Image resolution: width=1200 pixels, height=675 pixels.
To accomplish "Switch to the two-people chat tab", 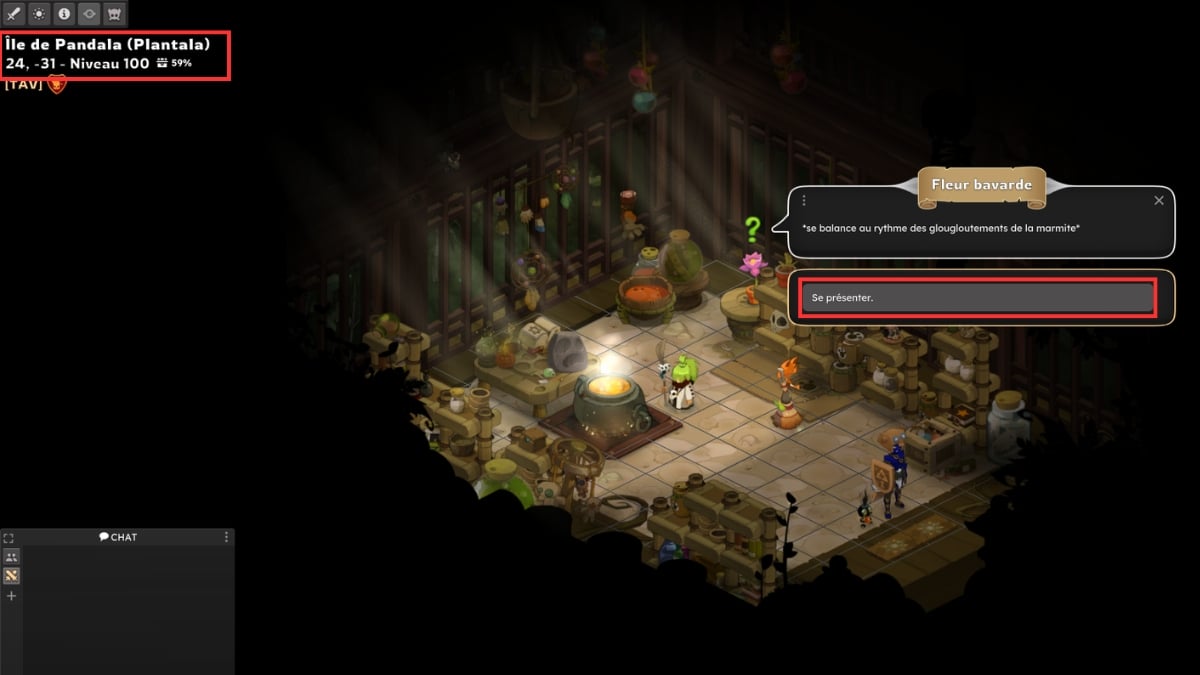I will [x=11, y=557].
